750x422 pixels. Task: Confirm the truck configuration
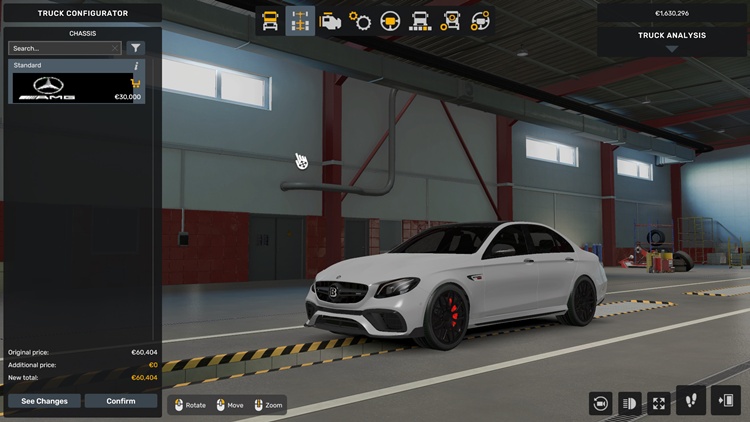click(x=120, y=401)
